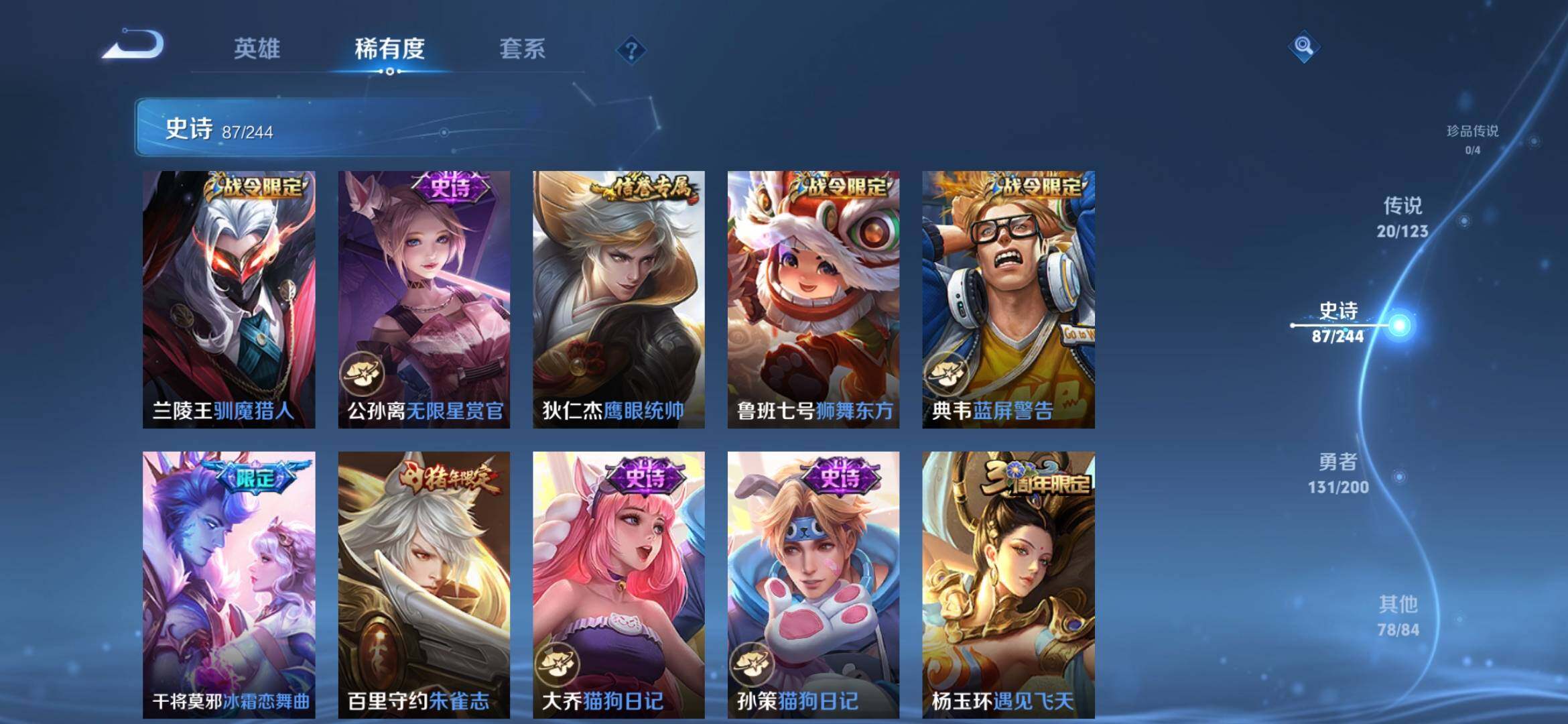Choose the 公孙离 无限星赏官 skin card
The width and height of the screenshot is (1568, 724).
coord(423,299)
